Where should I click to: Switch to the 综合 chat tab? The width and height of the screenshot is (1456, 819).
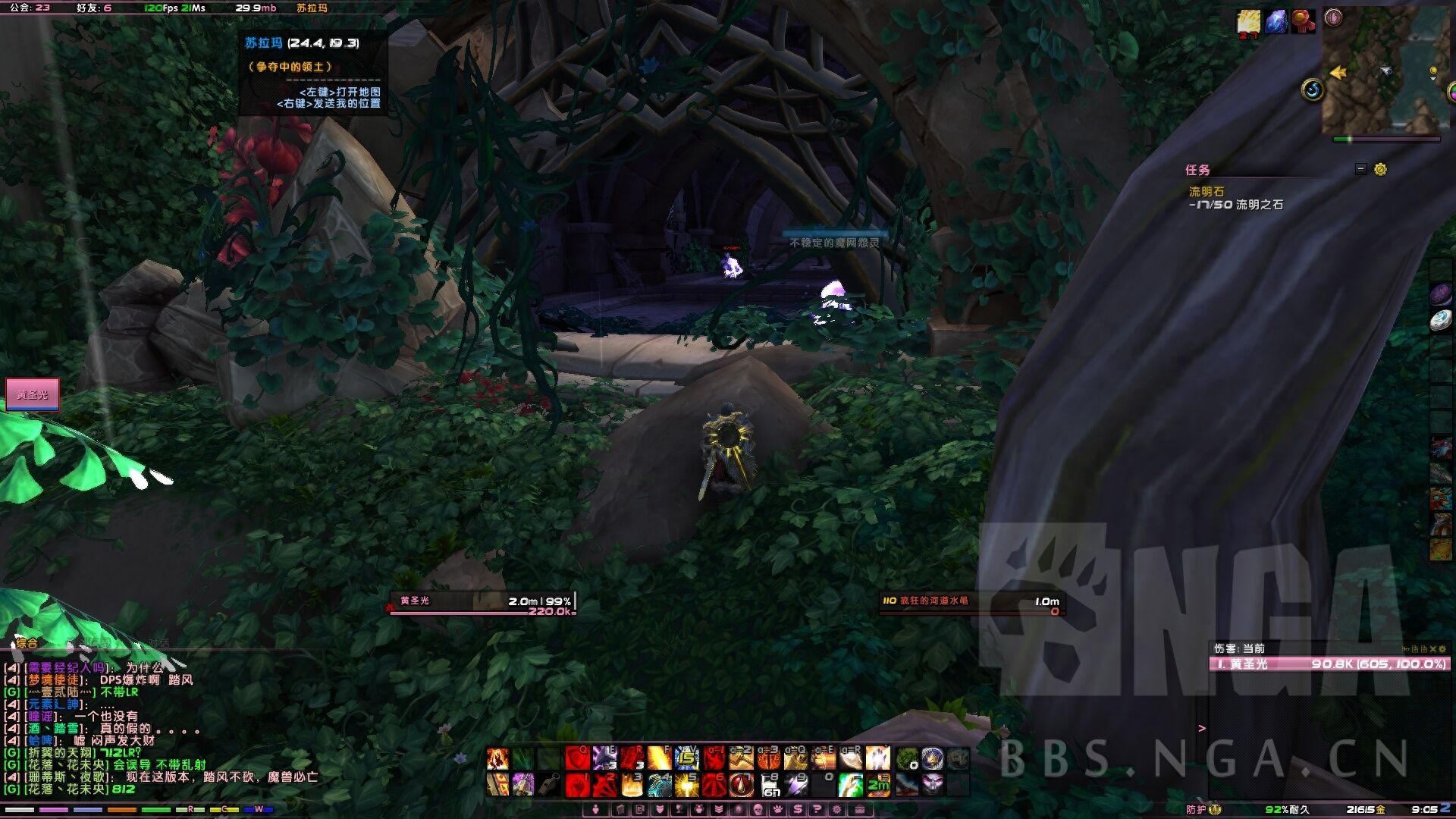[x=27, y=643]
